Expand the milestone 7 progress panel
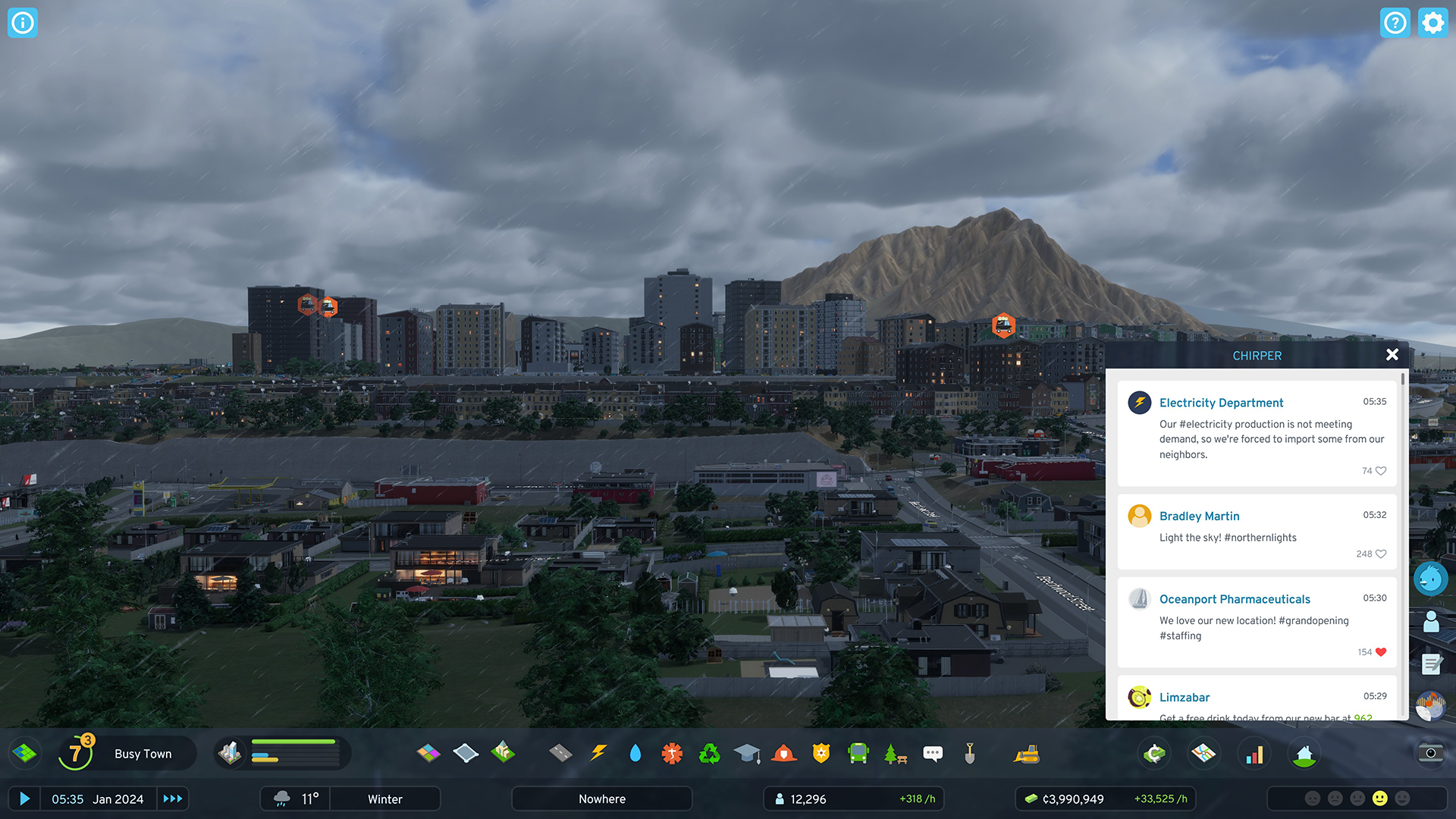 76,752
